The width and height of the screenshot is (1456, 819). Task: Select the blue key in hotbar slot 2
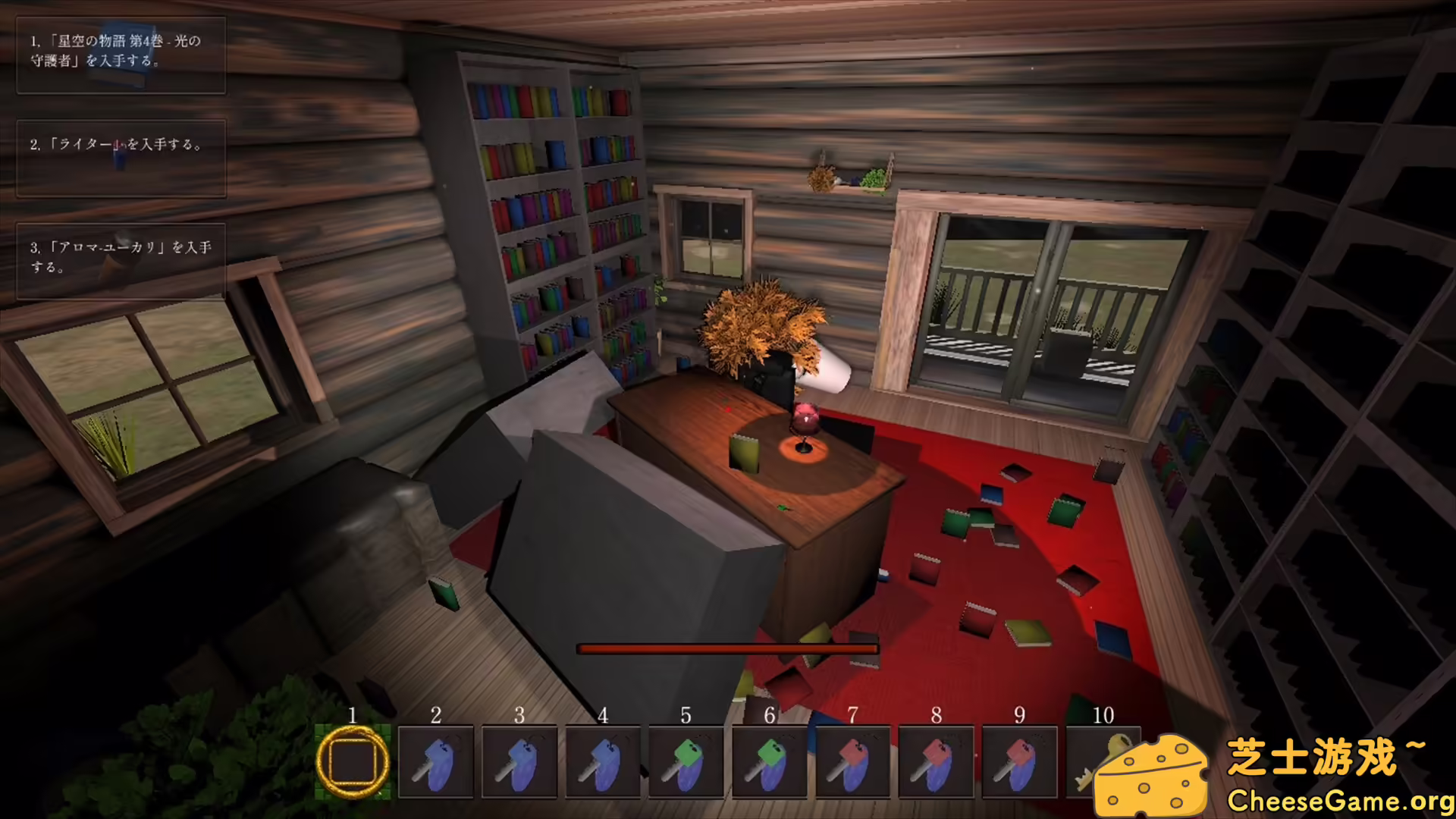pyautogui.click(x=436, y=761)
